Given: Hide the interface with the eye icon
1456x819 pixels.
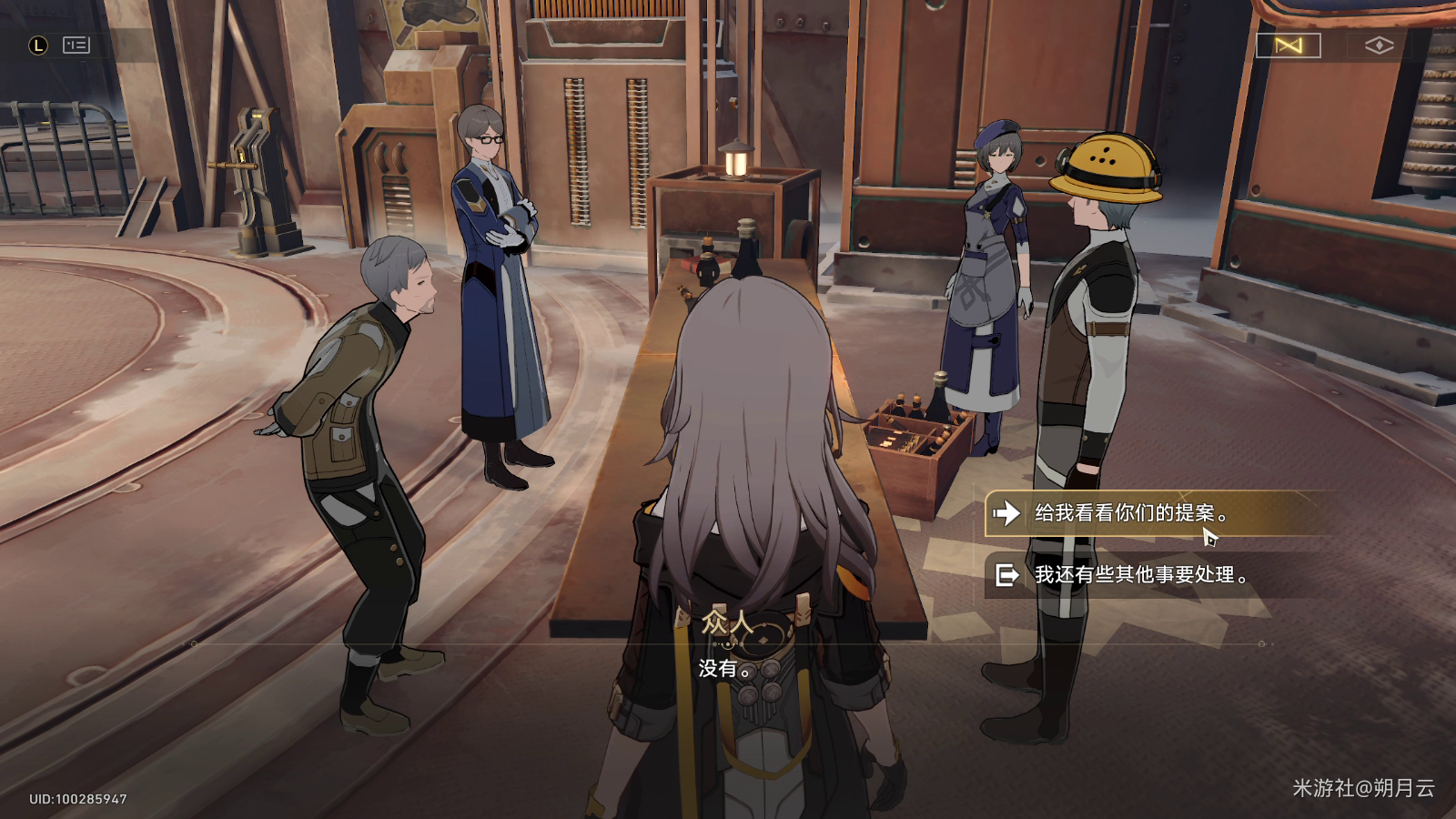Looking at the screenshot, I should (x=1378, y=45).
